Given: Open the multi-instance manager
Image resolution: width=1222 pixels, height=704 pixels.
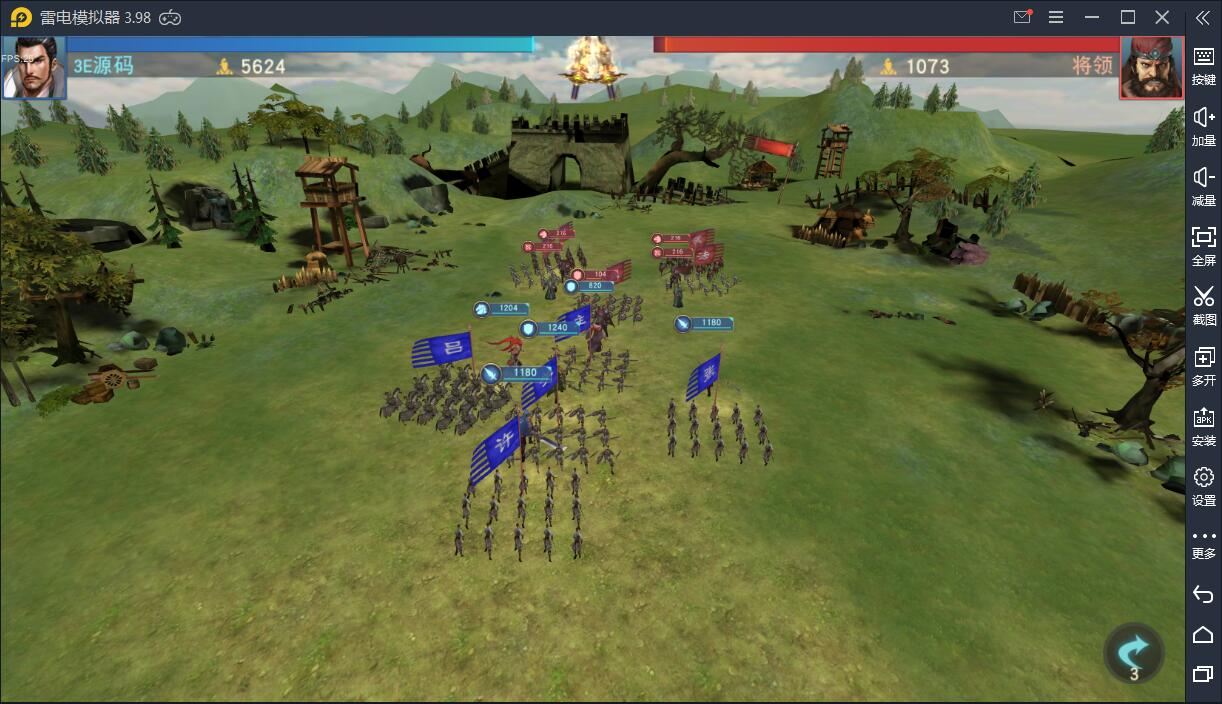Looking at the screenshot, I should click(1203, 364).
